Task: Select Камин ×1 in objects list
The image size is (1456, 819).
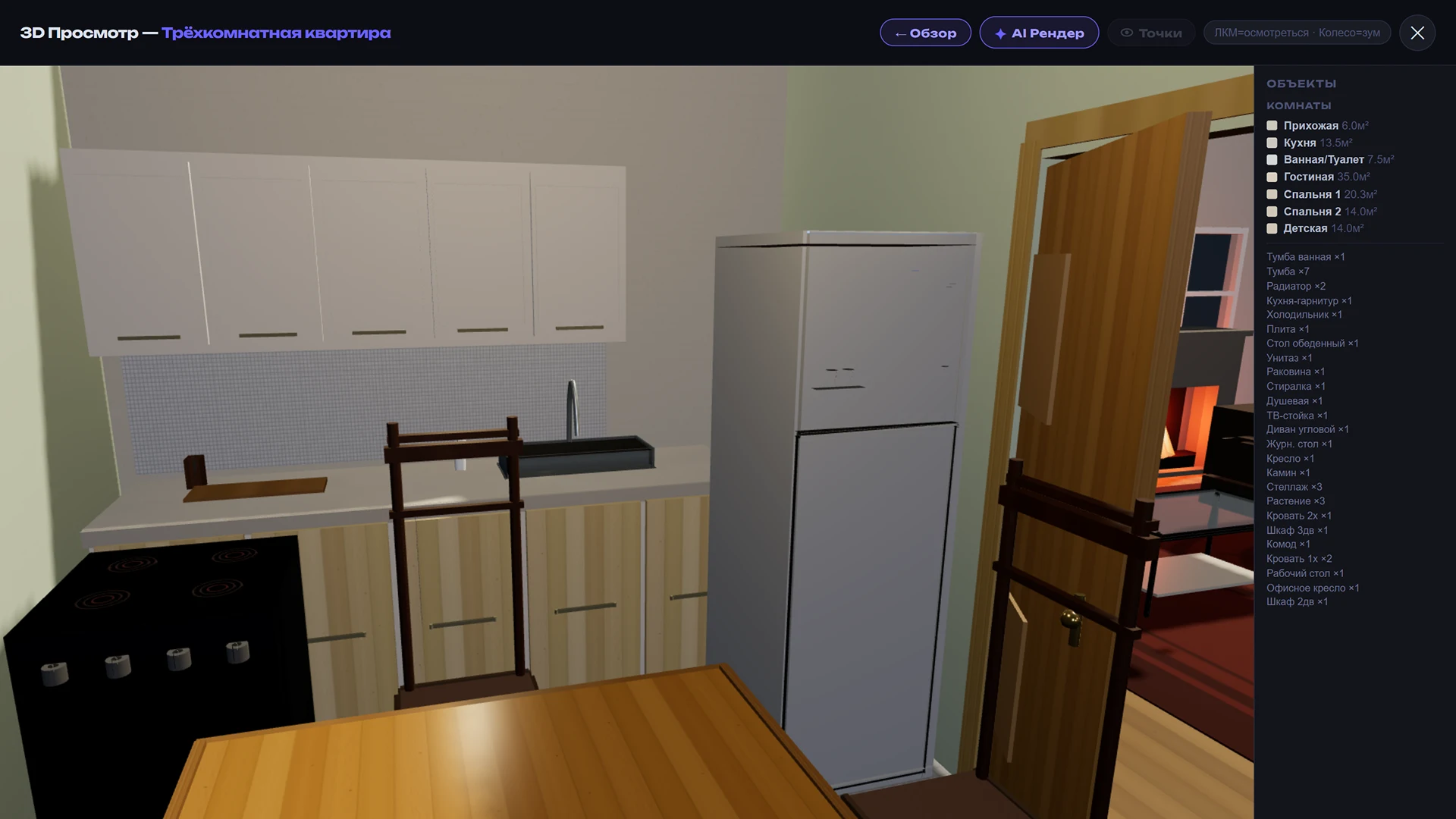Action: click(x=1287, y=472)
